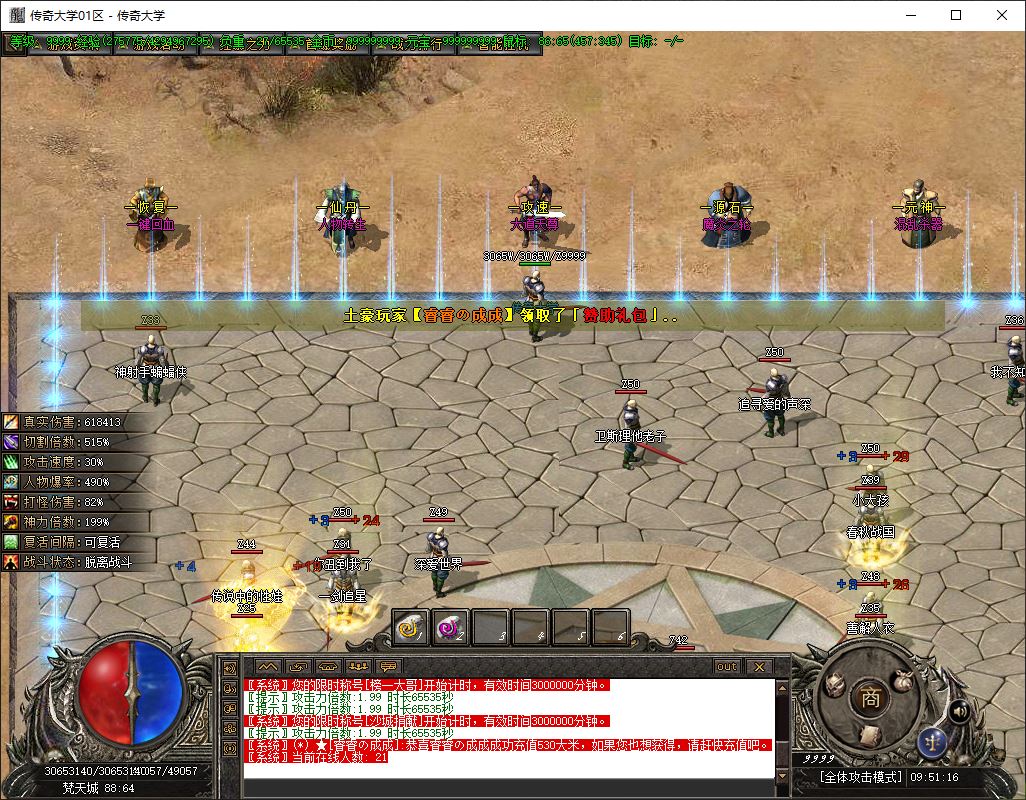
Task: Open the shop via the 商 button
Action: [x=871, y=700]
